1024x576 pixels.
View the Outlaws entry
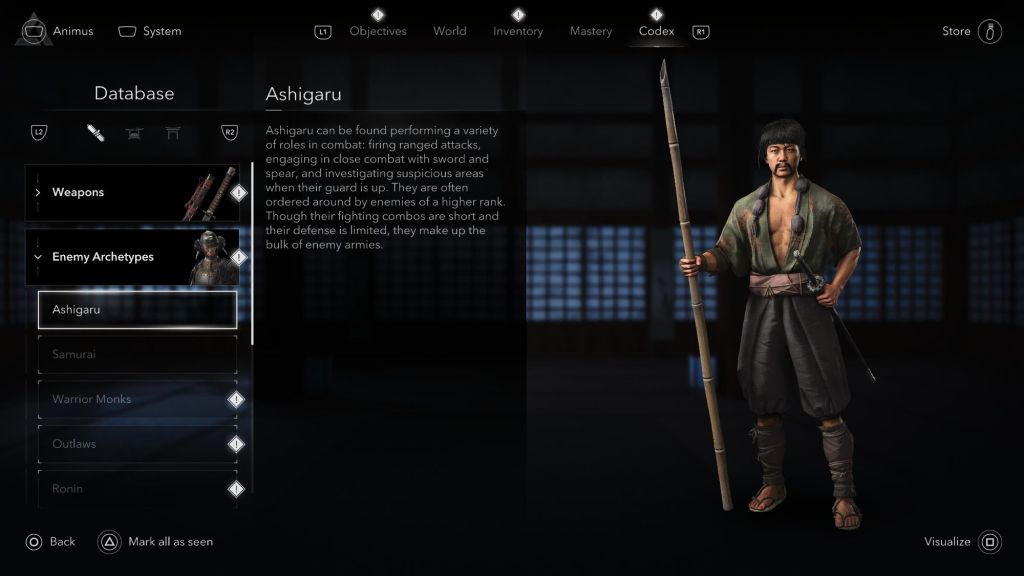(137, 444)
